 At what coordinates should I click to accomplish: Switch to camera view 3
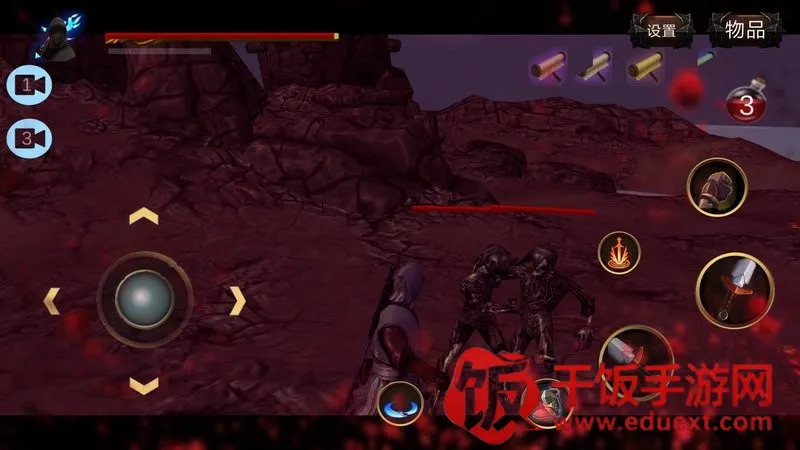coord(30,137)
